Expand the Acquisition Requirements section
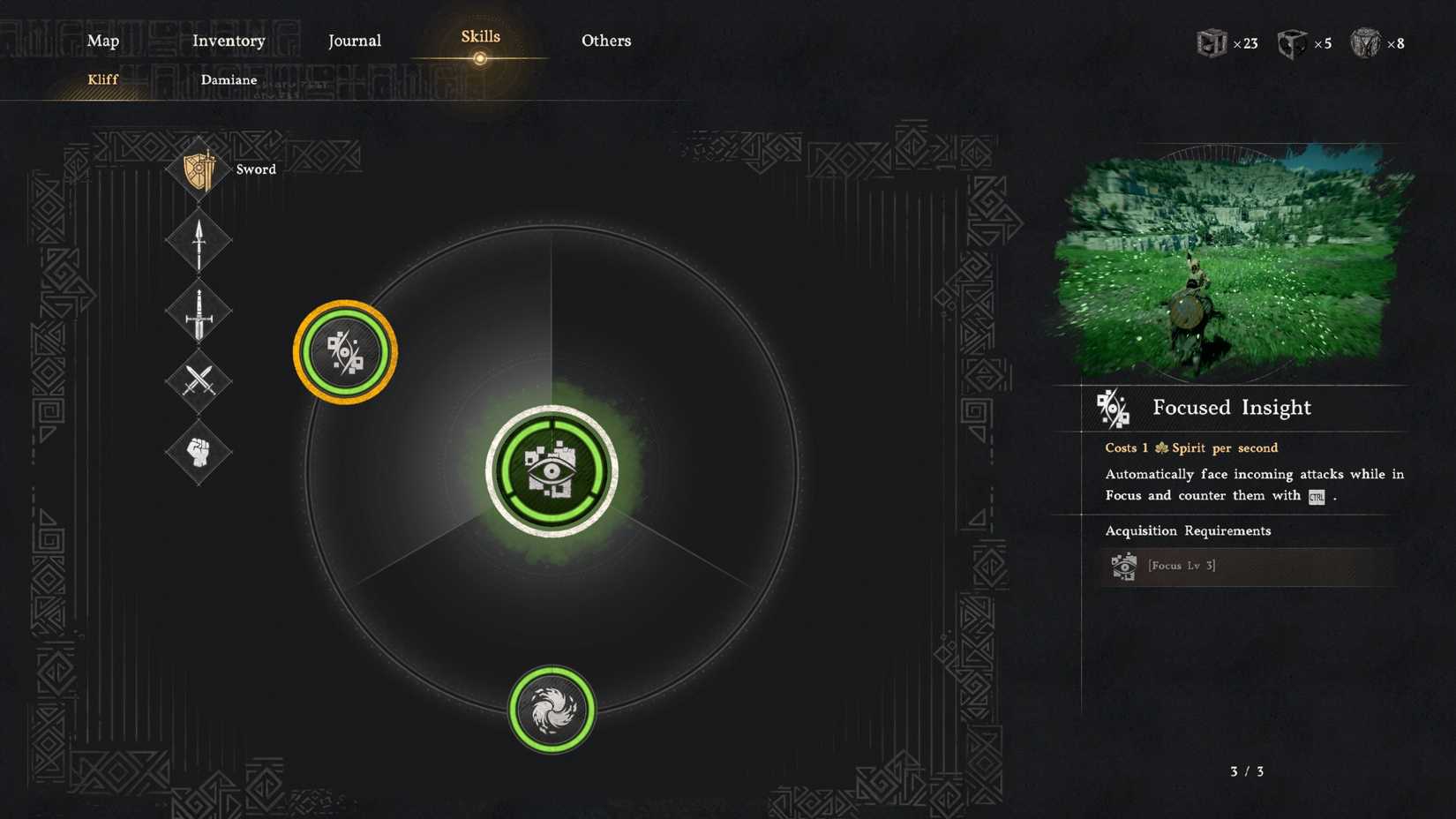1456x819 pixels. click(1189, 530)
